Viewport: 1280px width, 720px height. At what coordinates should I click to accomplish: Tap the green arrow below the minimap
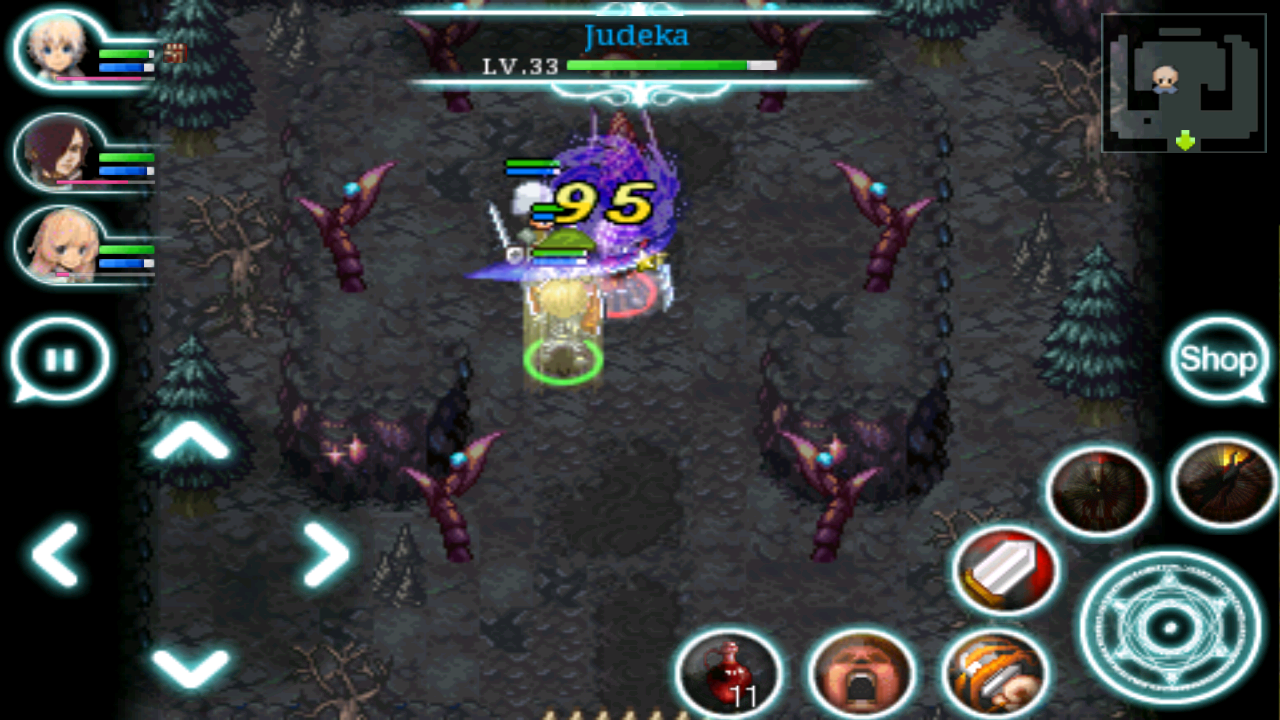coord(1183,141)
